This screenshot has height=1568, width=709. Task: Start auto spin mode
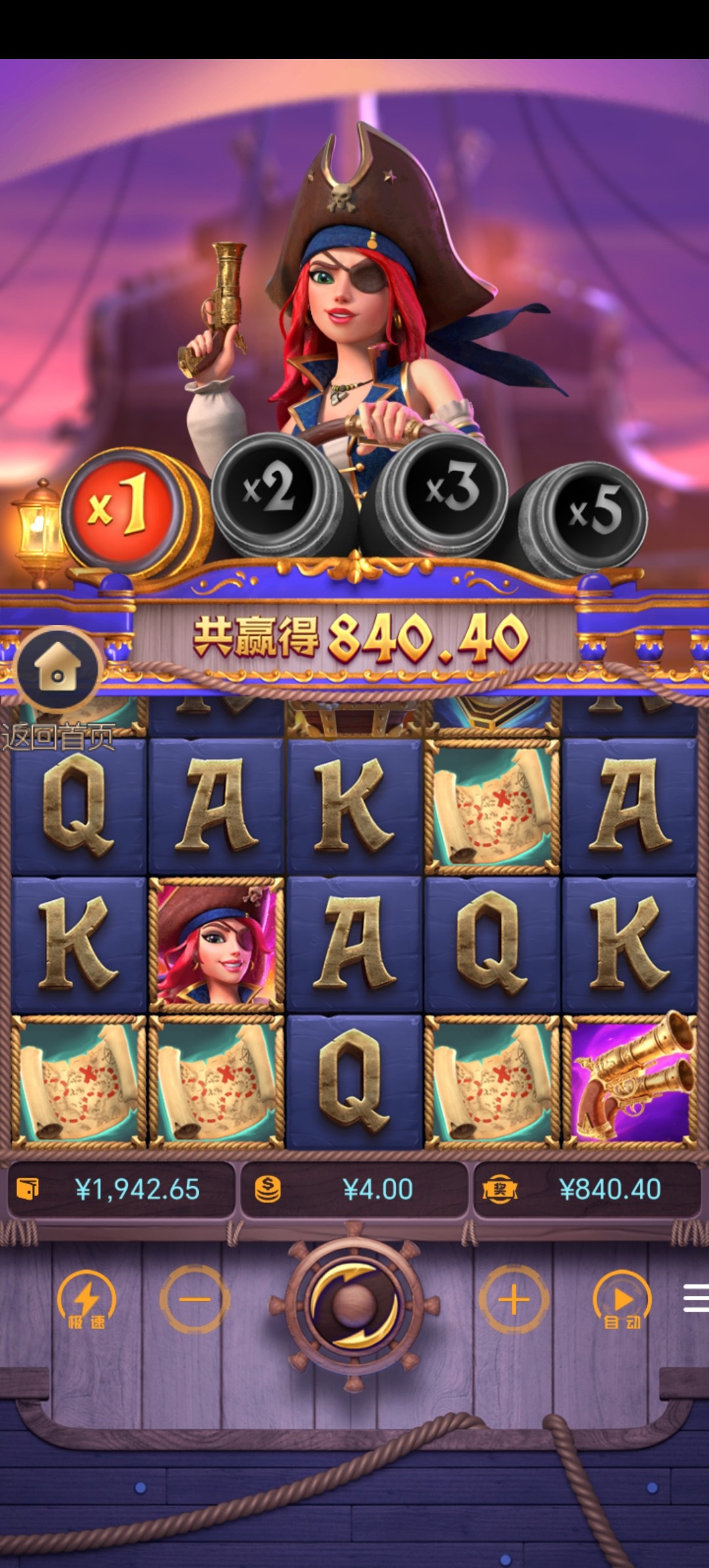pos(622,1301)
